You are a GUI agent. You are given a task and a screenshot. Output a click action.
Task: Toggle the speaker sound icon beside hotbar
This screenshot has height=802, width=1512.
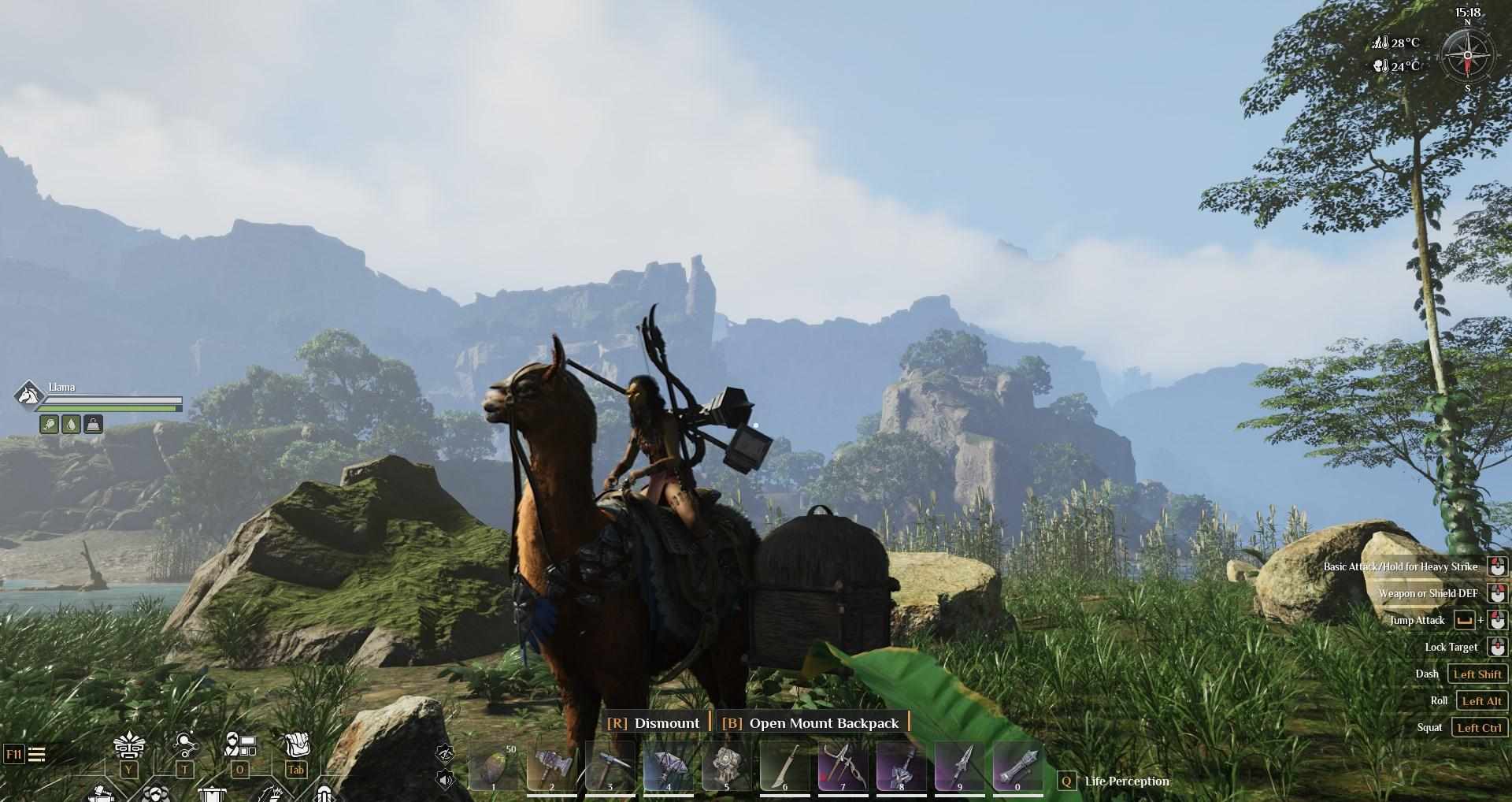(445, 780)
